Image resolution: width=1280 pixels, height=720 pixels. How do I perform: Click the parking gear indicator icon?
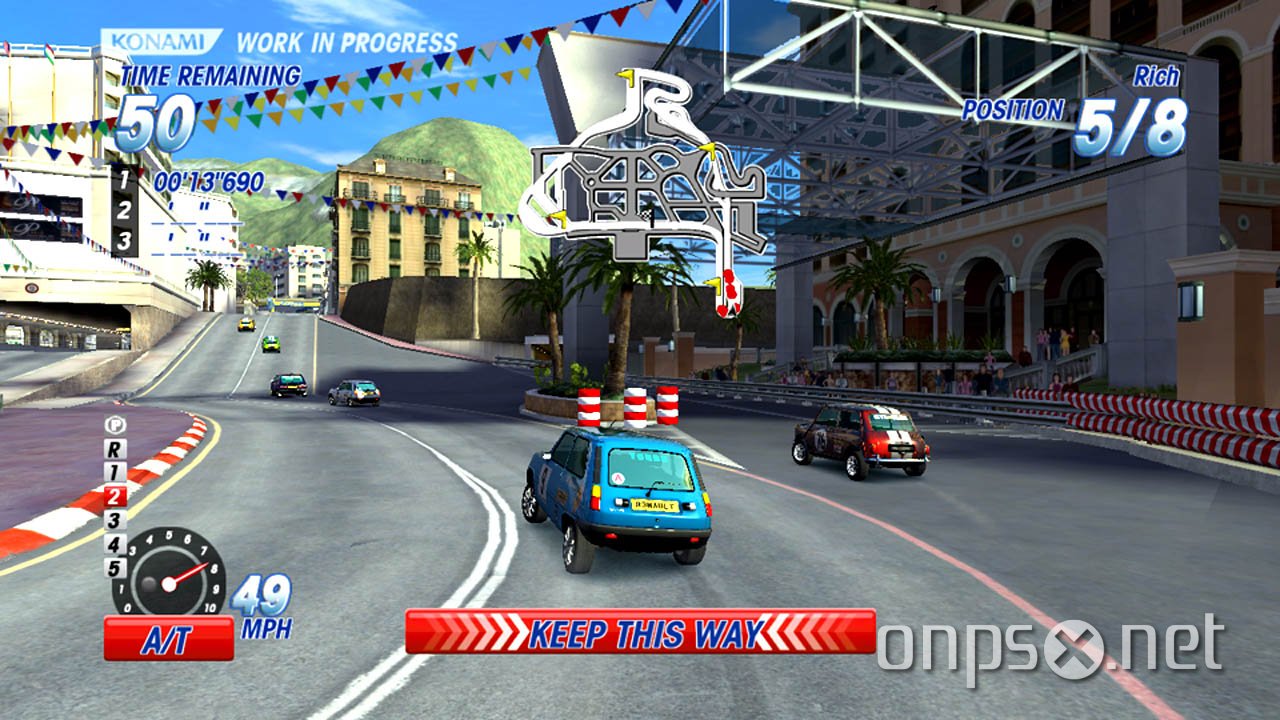pyautogui.click(x=114, y=425)
